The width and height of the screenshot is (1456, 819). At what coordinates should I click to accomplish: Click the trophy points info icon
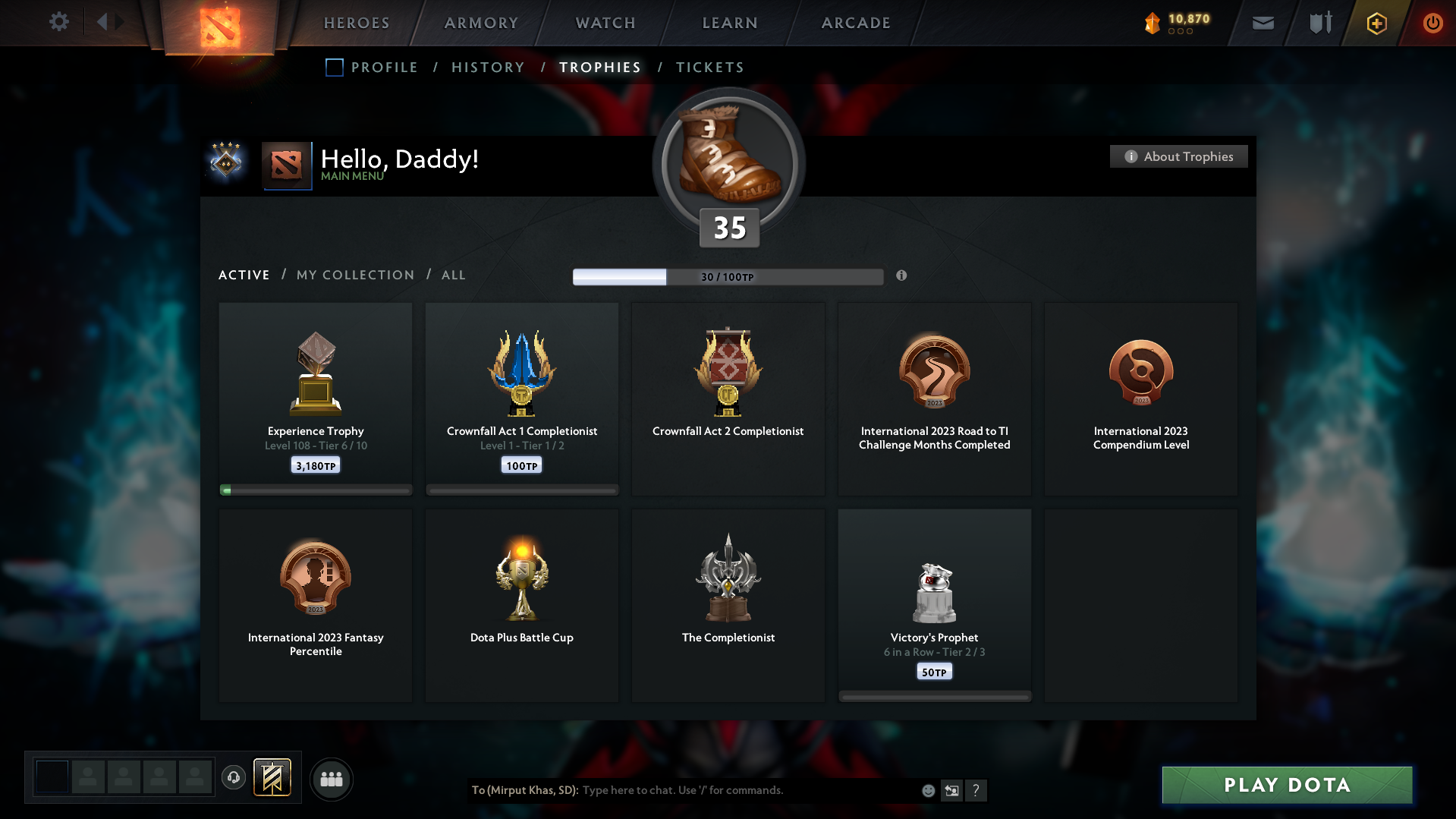[902, 276]
